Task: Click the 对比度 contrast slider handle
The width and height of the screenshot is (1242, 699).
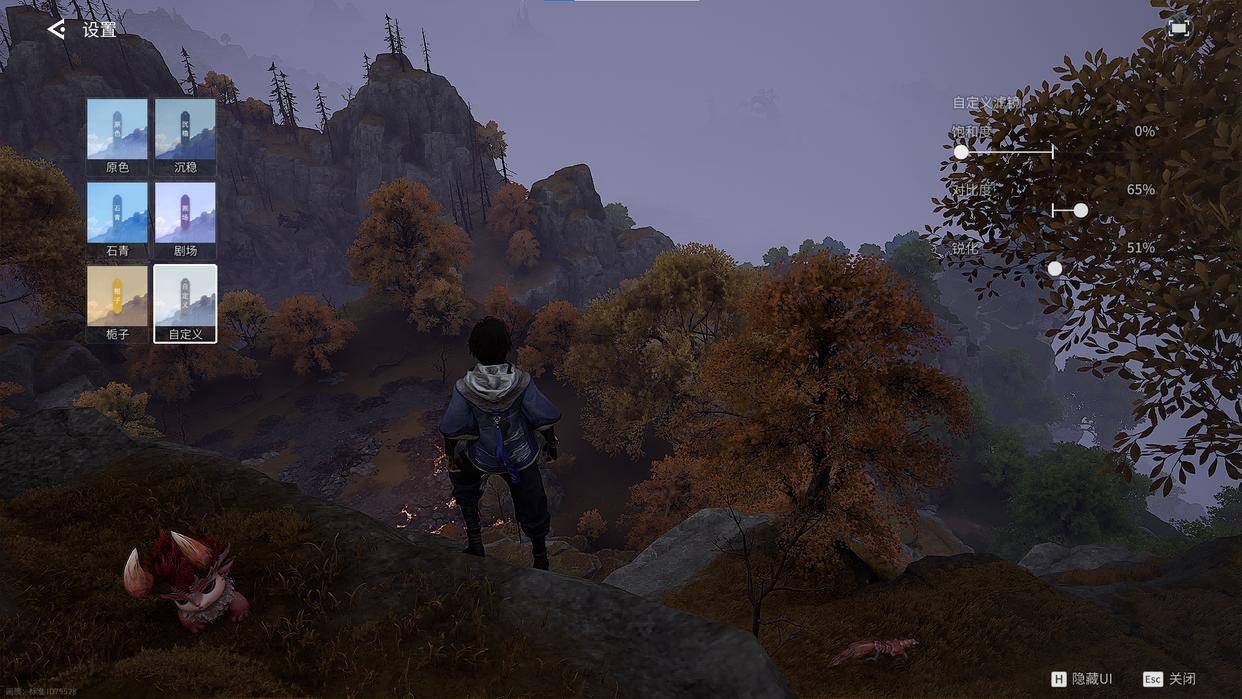Action: tap(1080, 211)
